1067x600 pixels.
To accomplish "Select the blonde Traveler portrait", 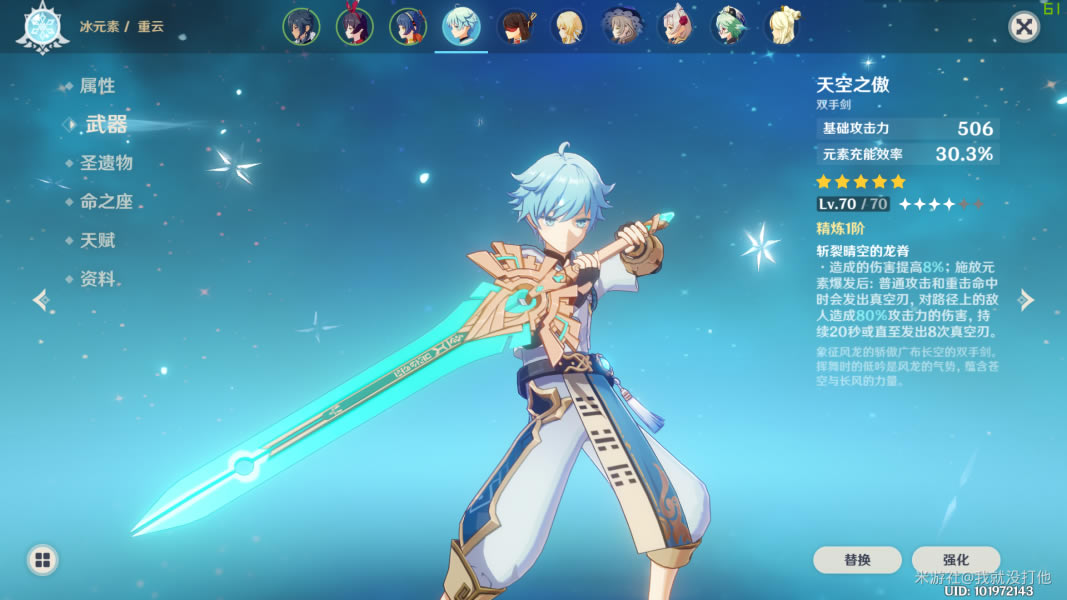I will coord(569,27).
